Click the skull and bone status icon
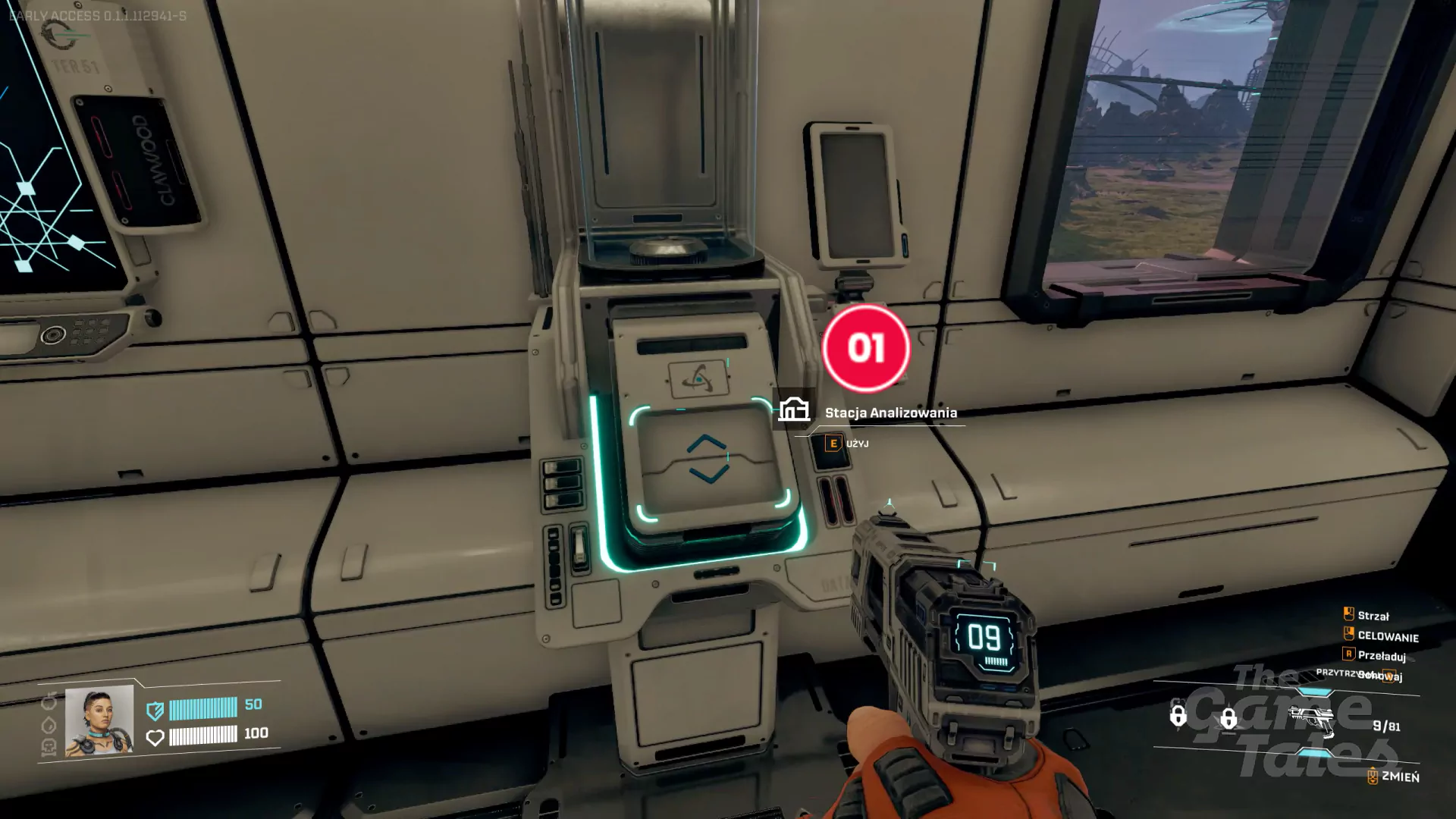The height and width of the screenshot is (819, 1456). pyautogui.click(x=49, y=748)
